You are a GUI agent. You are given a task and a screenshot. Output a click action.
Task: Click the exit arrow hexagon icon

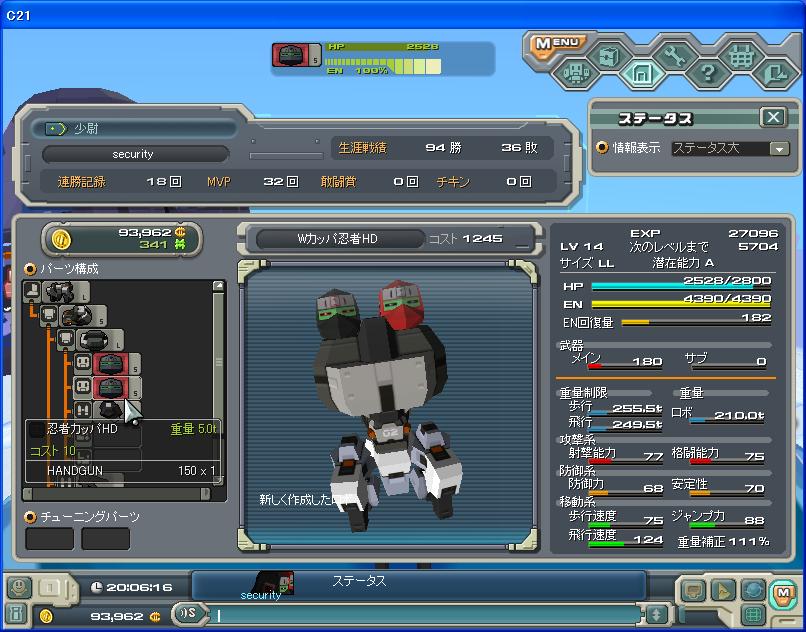[x=774, y=73]
